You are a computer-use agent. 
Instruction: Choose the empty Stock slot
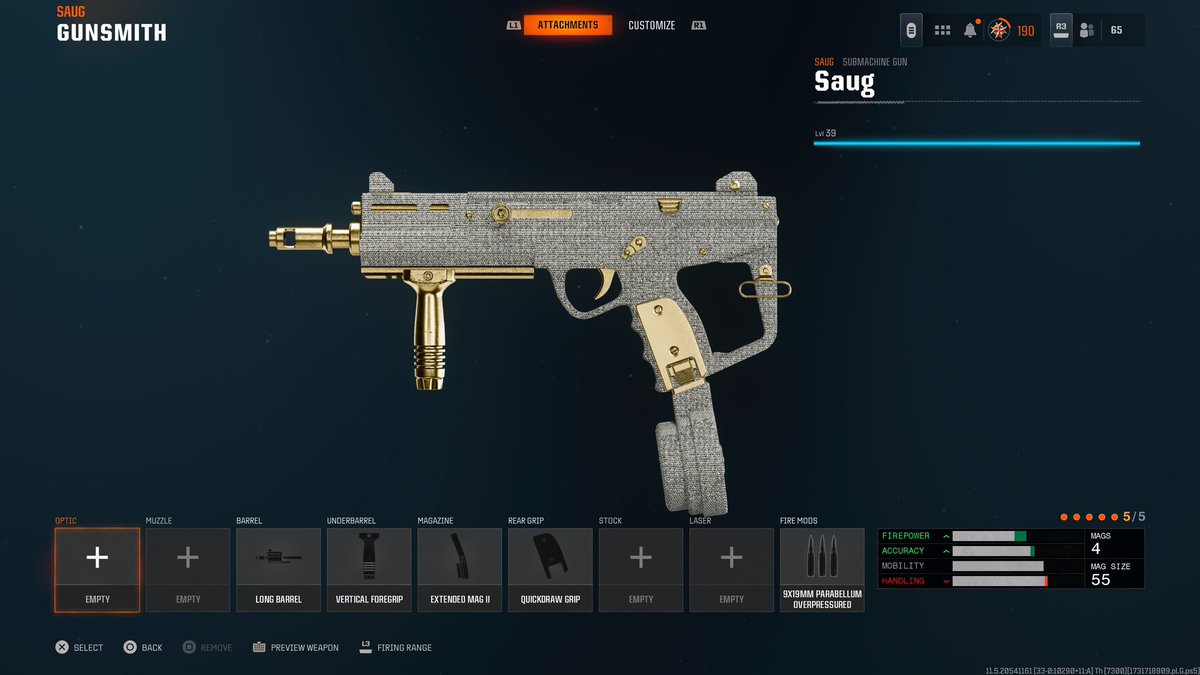(641, 569)
